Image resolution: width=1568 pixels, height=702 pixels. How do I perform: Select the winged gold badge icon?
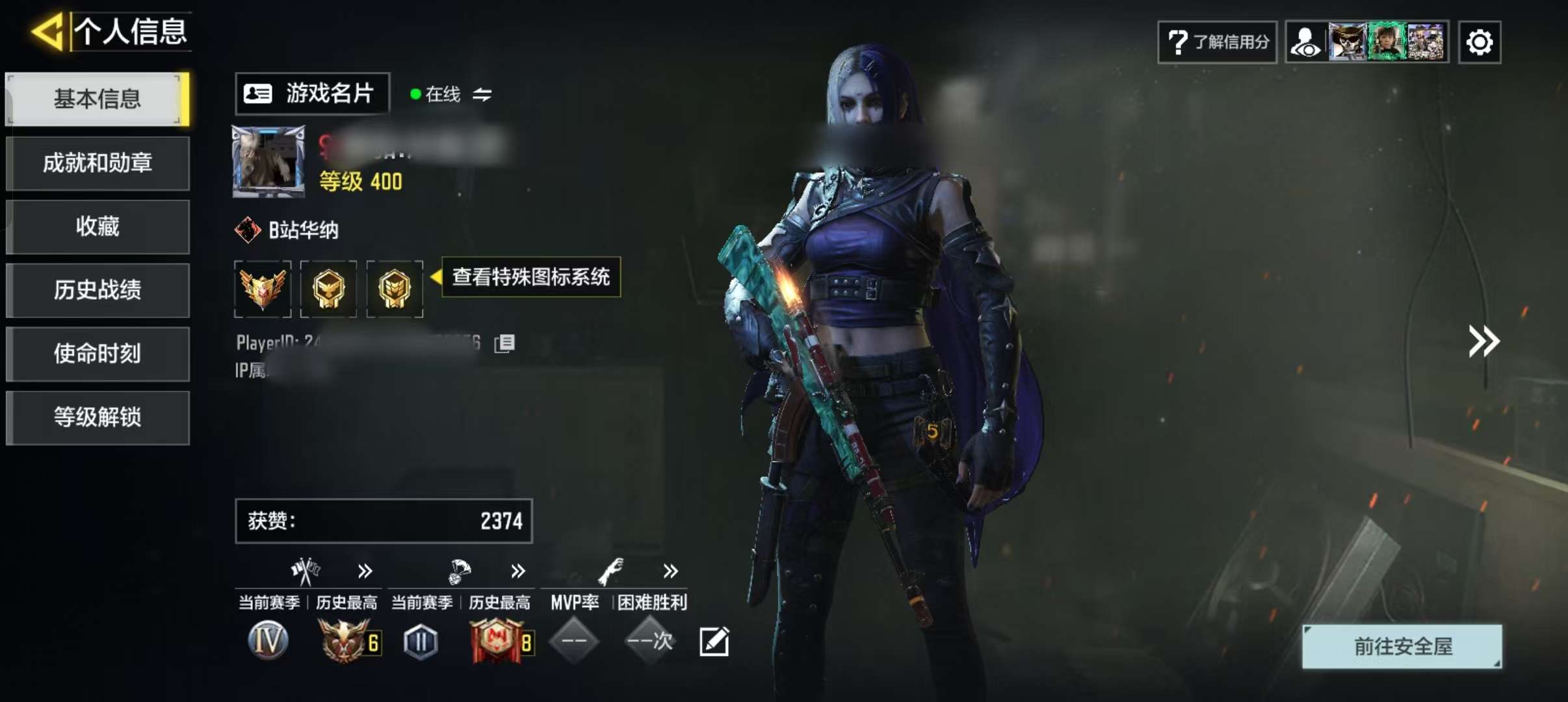pos(263,289)
